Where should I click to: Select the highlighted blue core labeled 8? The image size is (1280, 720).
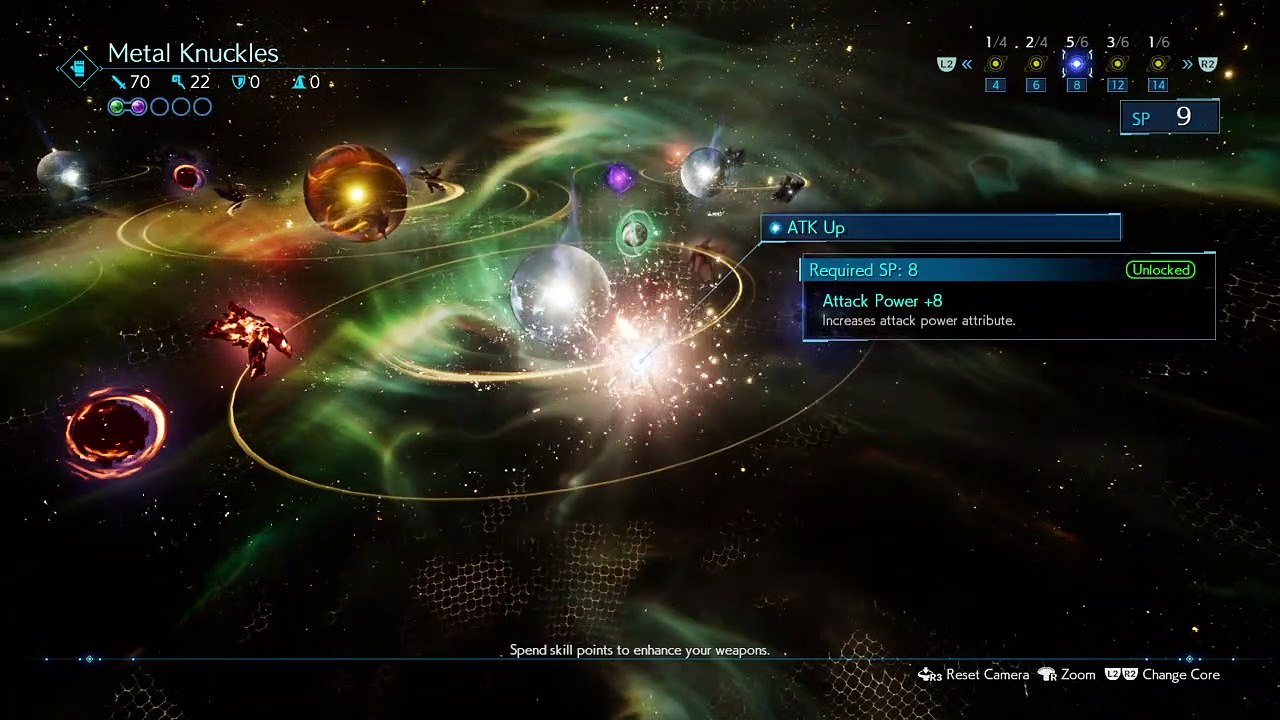[x=1076, y=65]
